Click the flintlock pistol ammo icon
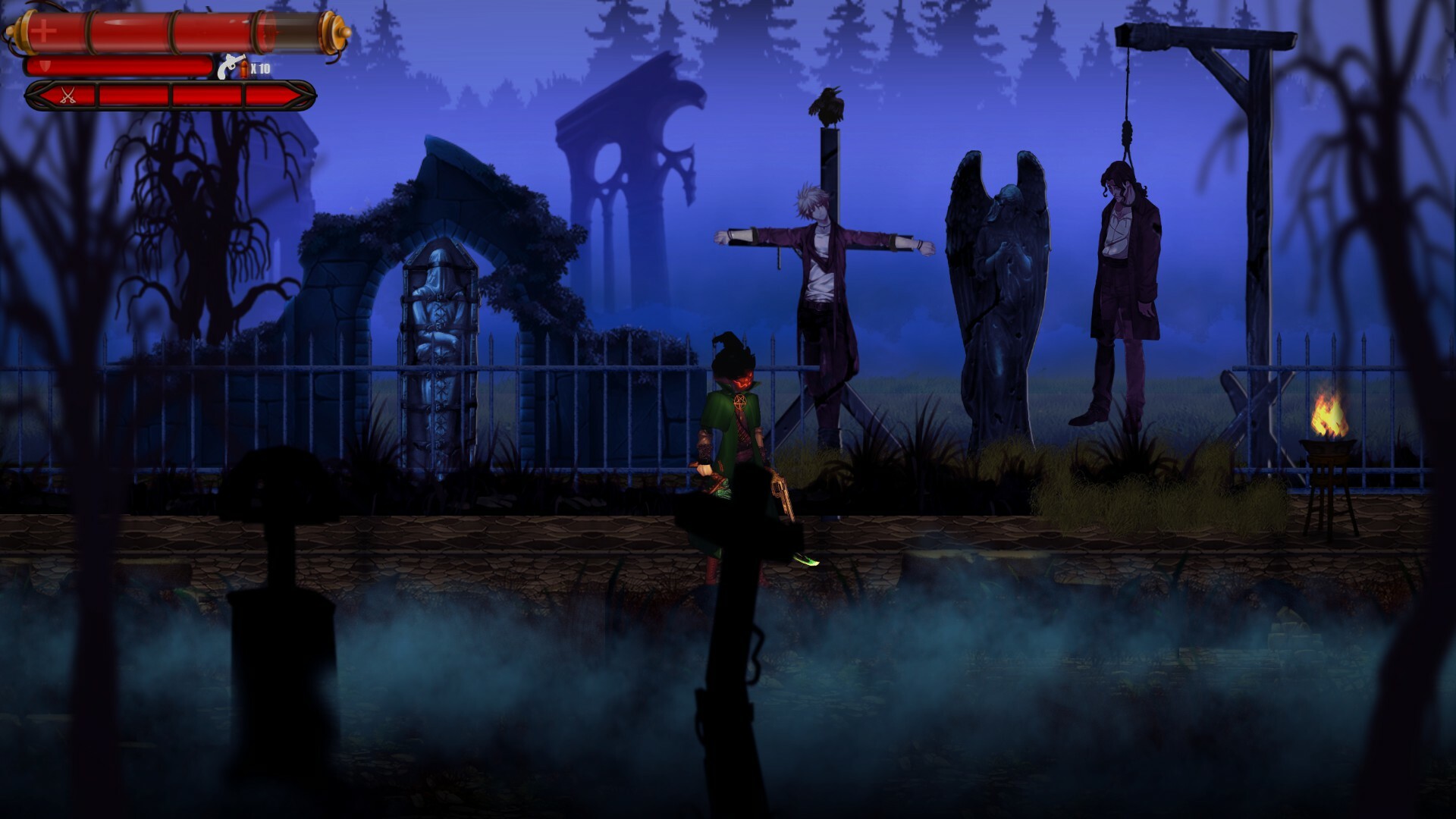The height and width of the screenshot is (819, 1456). tap(230, 64)
